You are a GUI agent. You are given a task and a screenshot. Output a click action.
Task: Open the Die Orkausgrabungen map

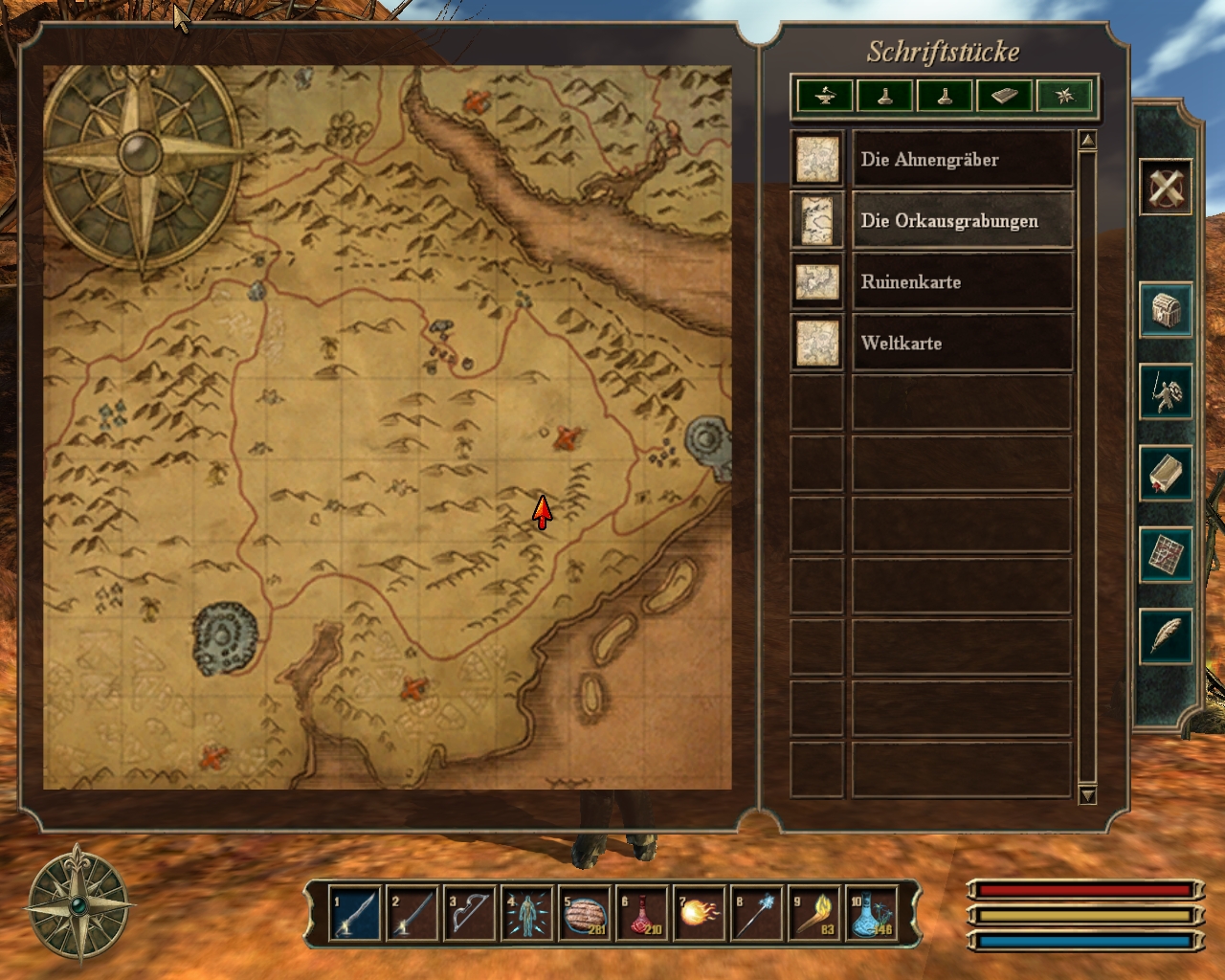(961, 220)
